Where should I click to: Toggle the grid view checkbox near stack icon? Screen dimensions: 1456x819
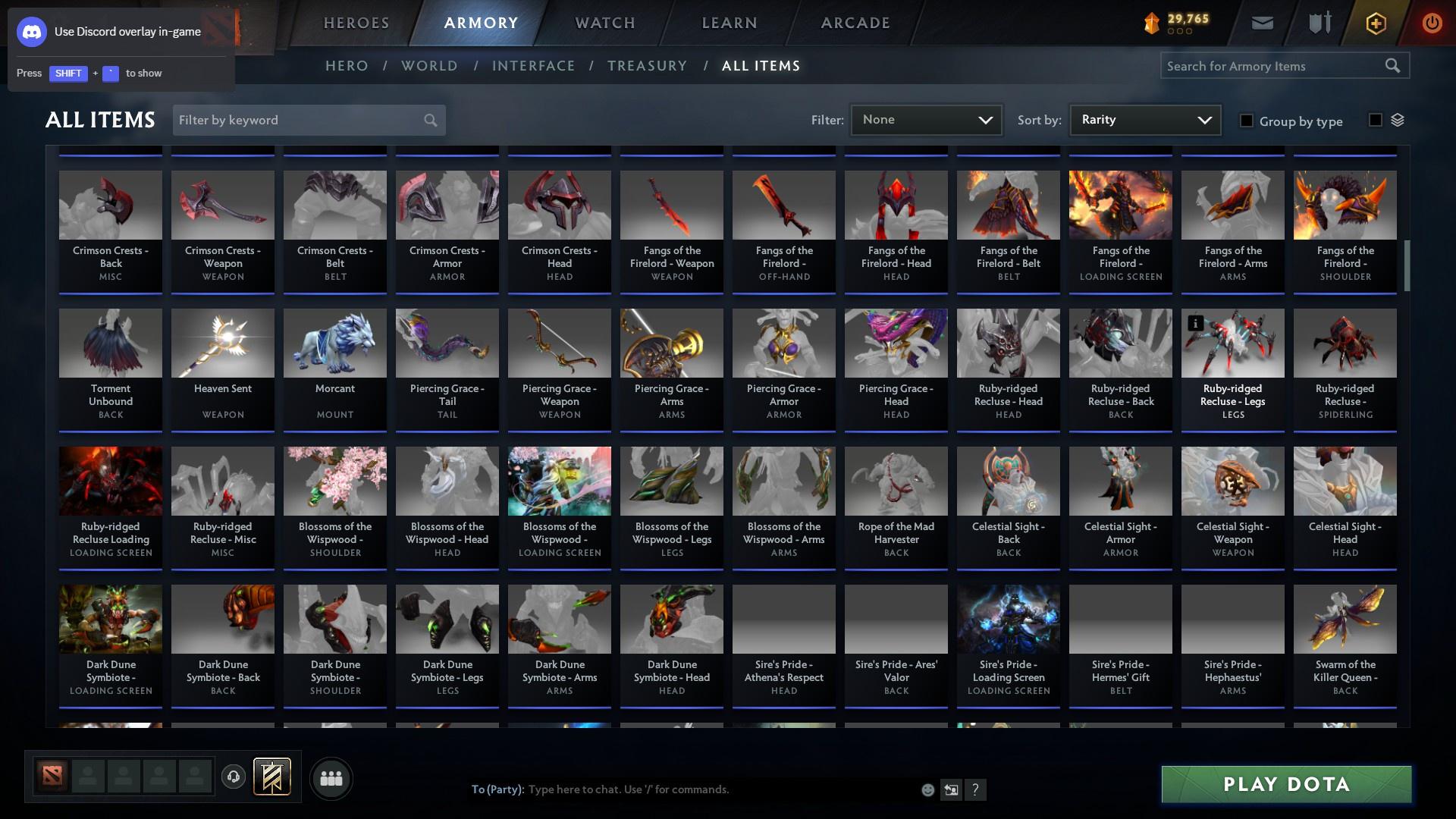click(1375, 119)
